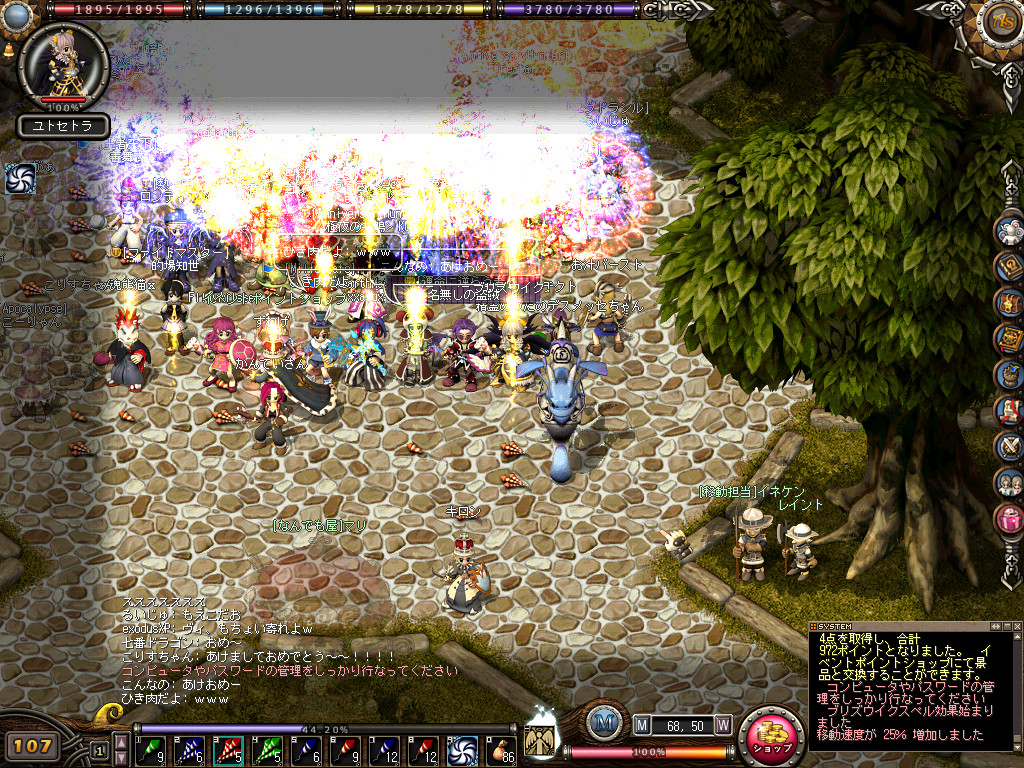Click the small M button beside the coordinates
The width and height of the screenshot is (1024, 768).
pyautogui.click(x=642, y=723)
